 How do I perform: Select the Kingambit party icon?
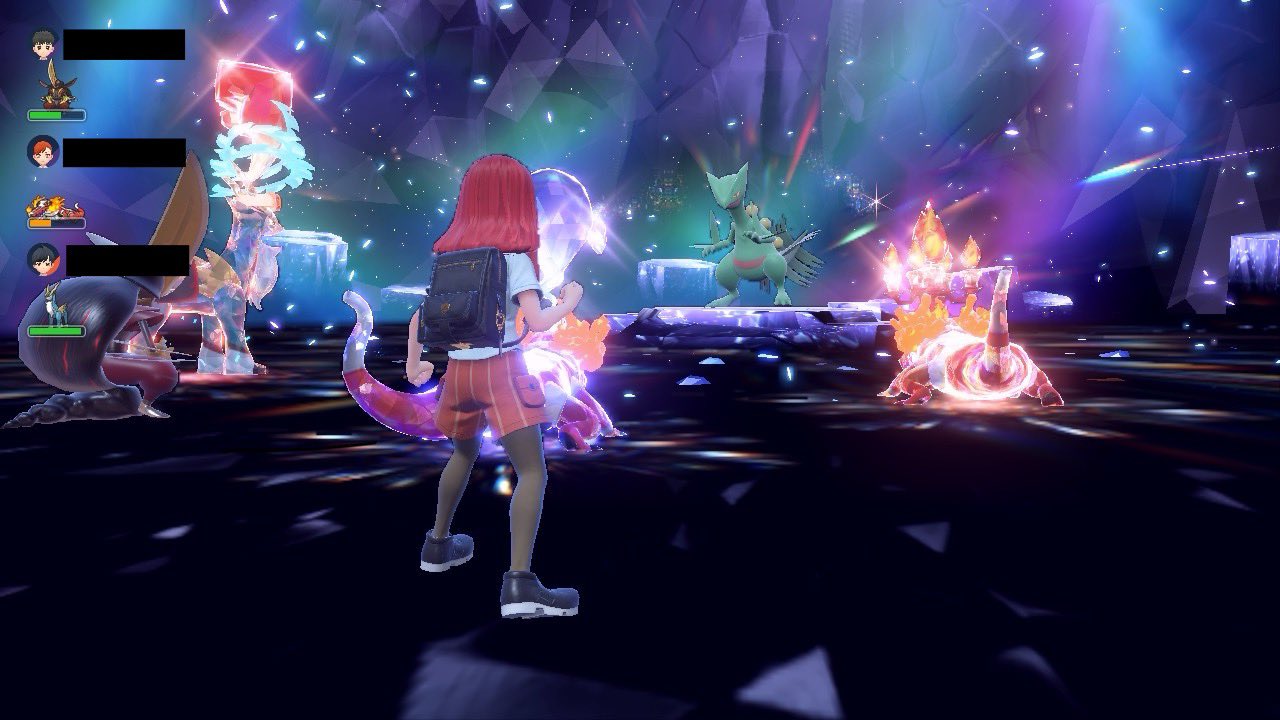tap(57, 87)
